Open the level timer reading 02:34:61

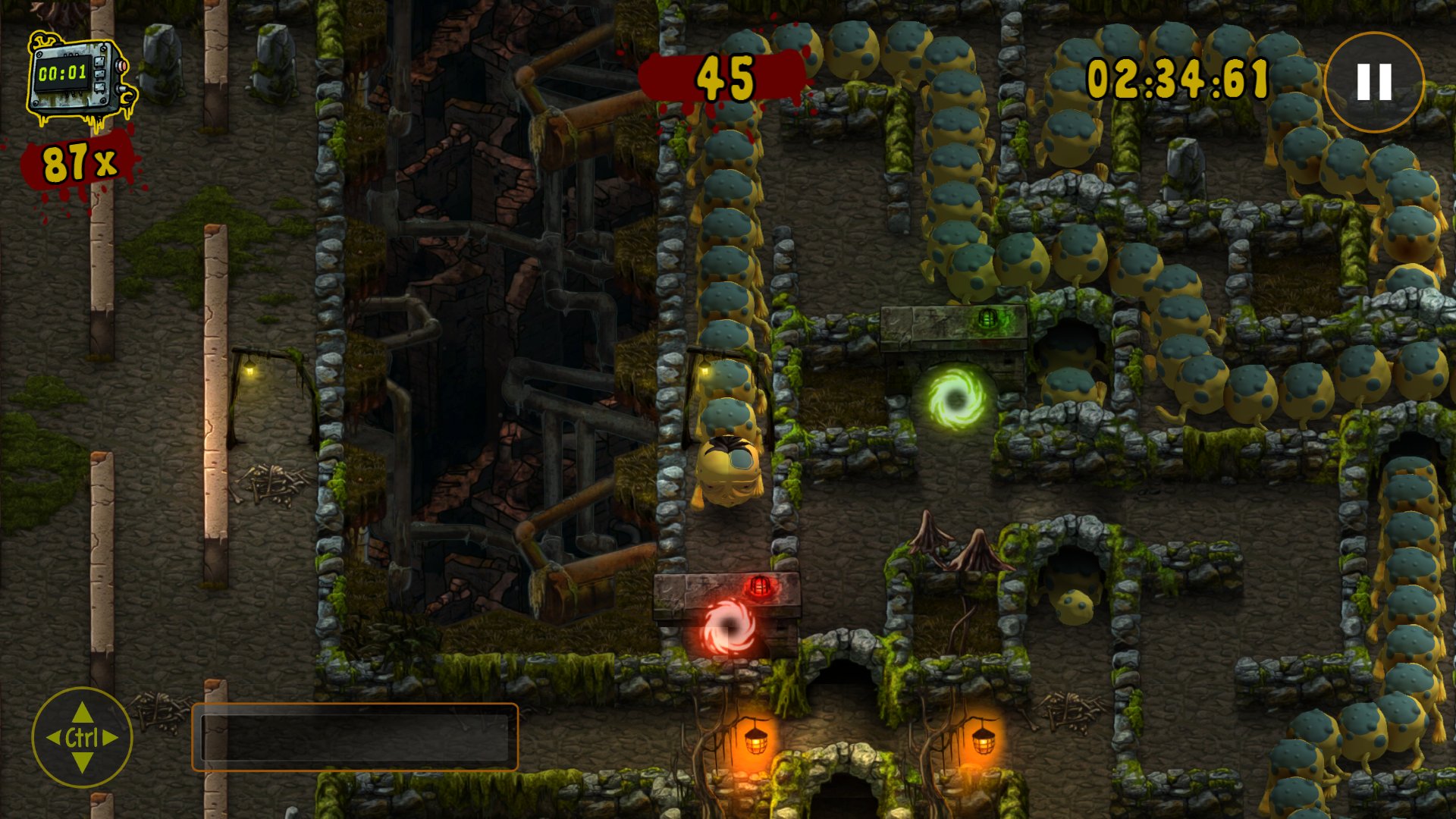coord(1176,76)
